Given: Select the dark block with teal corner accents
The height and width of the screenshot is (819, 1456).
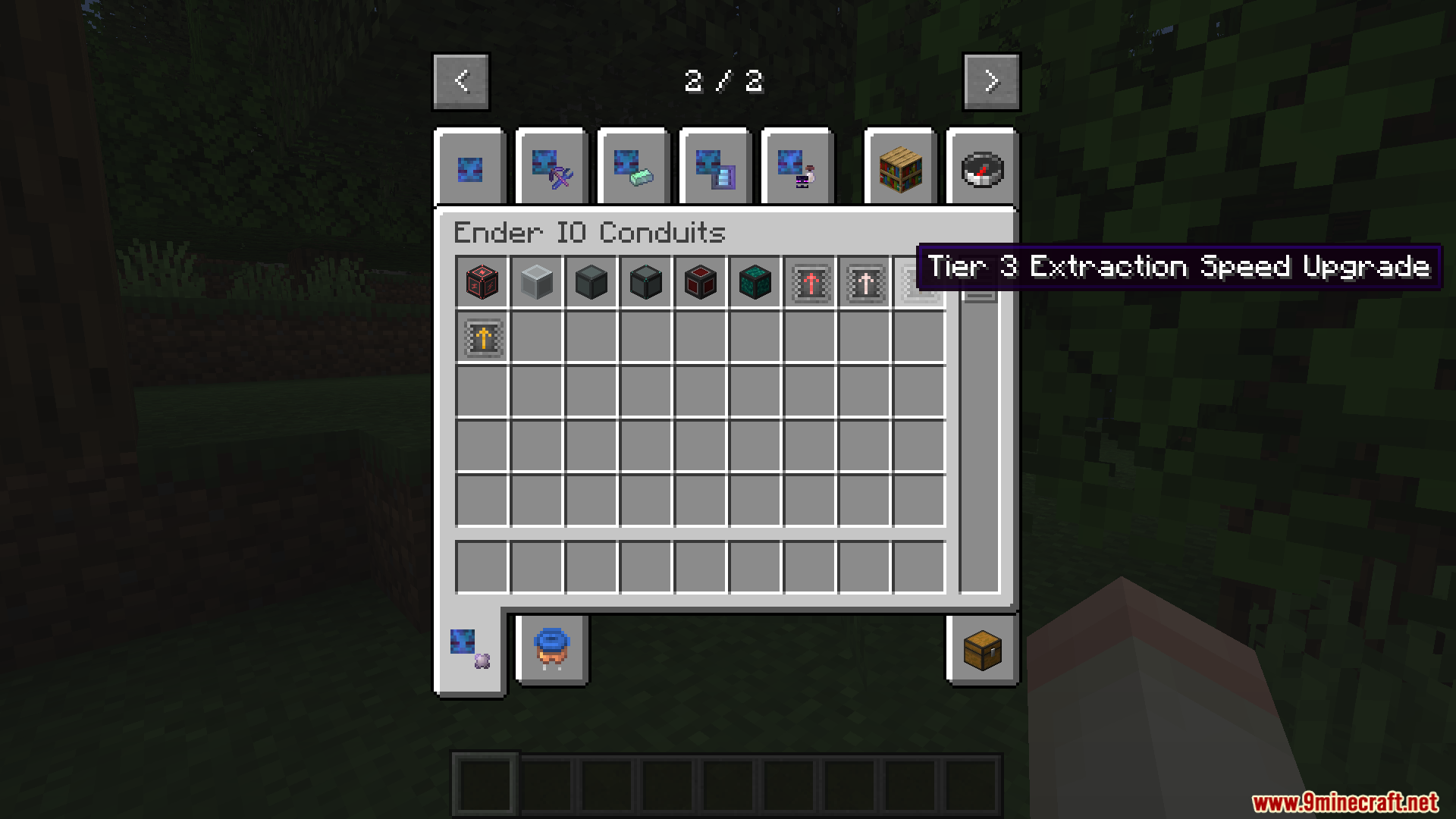Looking at the screenshot, I should pos(645,282).
